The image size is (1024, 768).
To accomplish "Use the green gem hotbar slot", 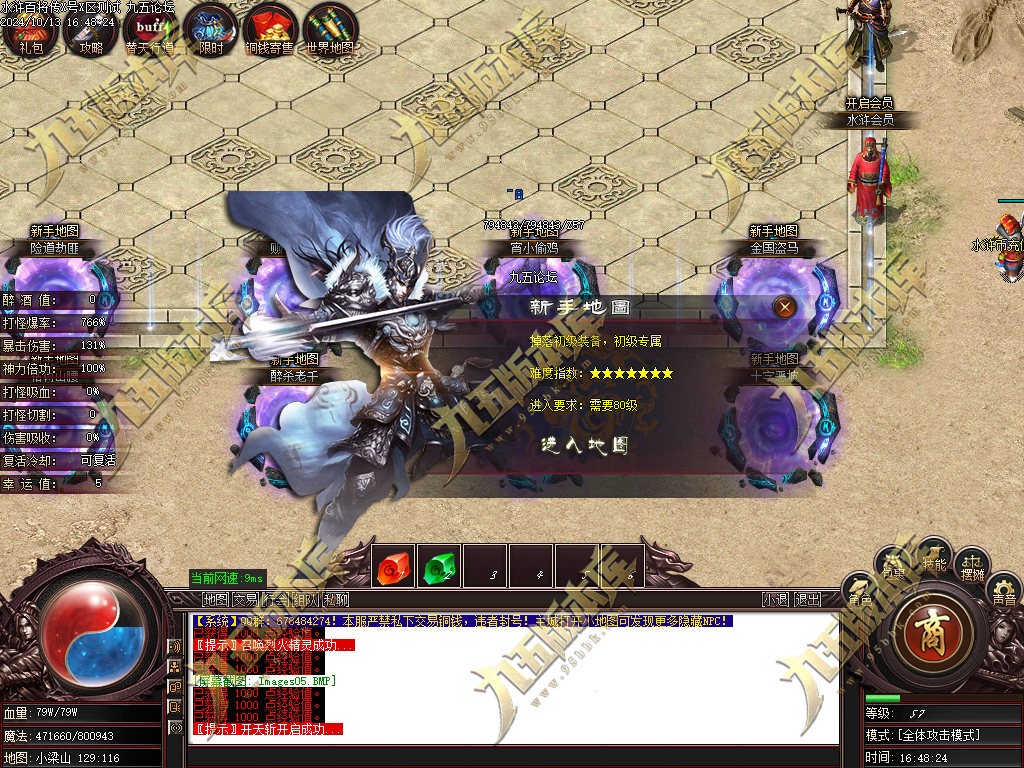I will (x=439, y=568).
